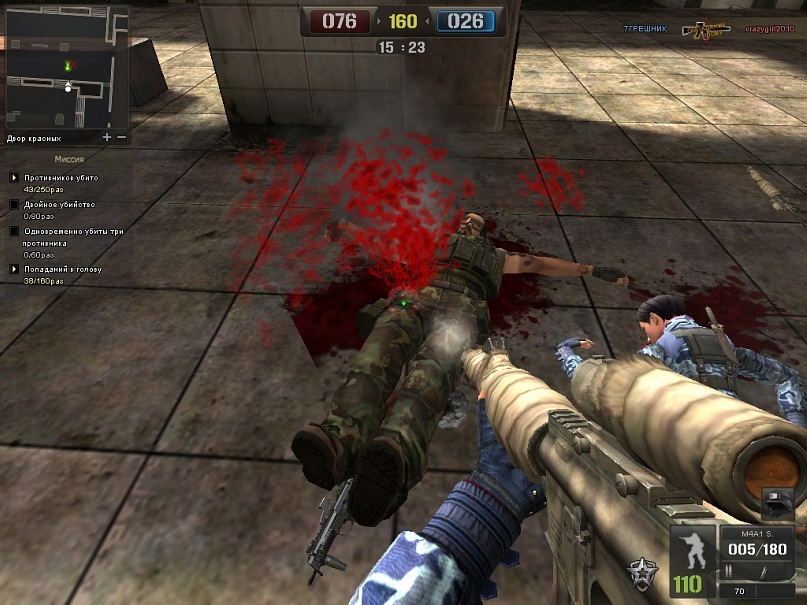Click the helmet armor icon
The image size is (807, 605).
pos(777,504)
